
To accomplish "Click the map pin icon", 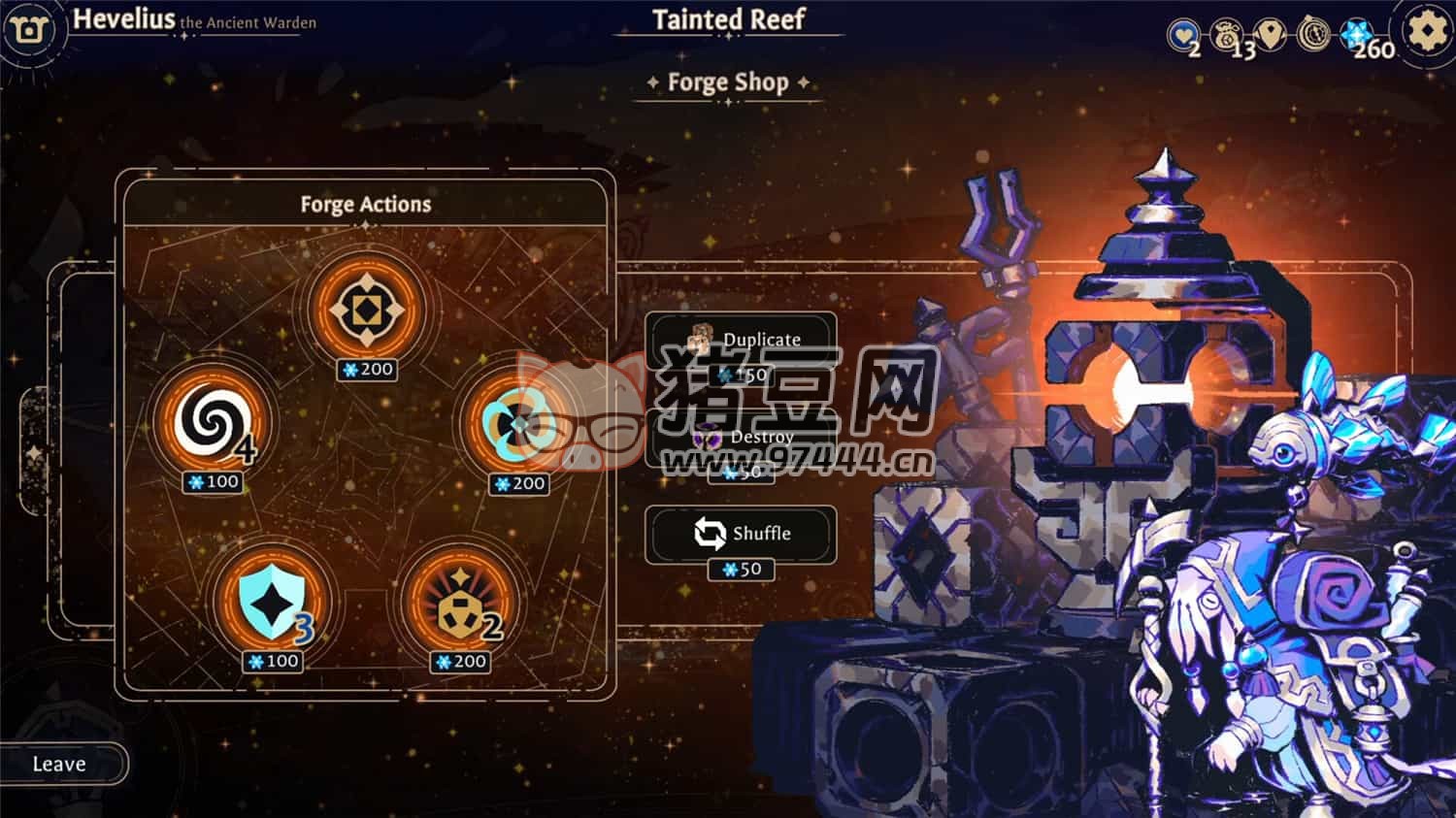I will click(1271, 35).
